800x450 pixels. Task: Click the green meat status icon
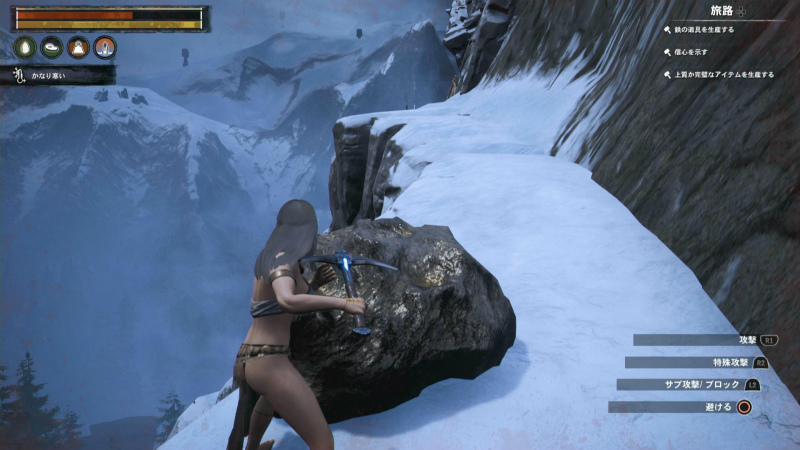(52, 47)
